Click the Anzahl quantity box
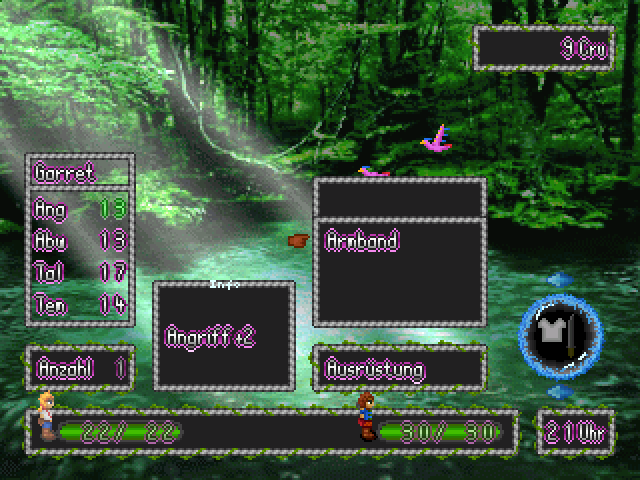 82,368
